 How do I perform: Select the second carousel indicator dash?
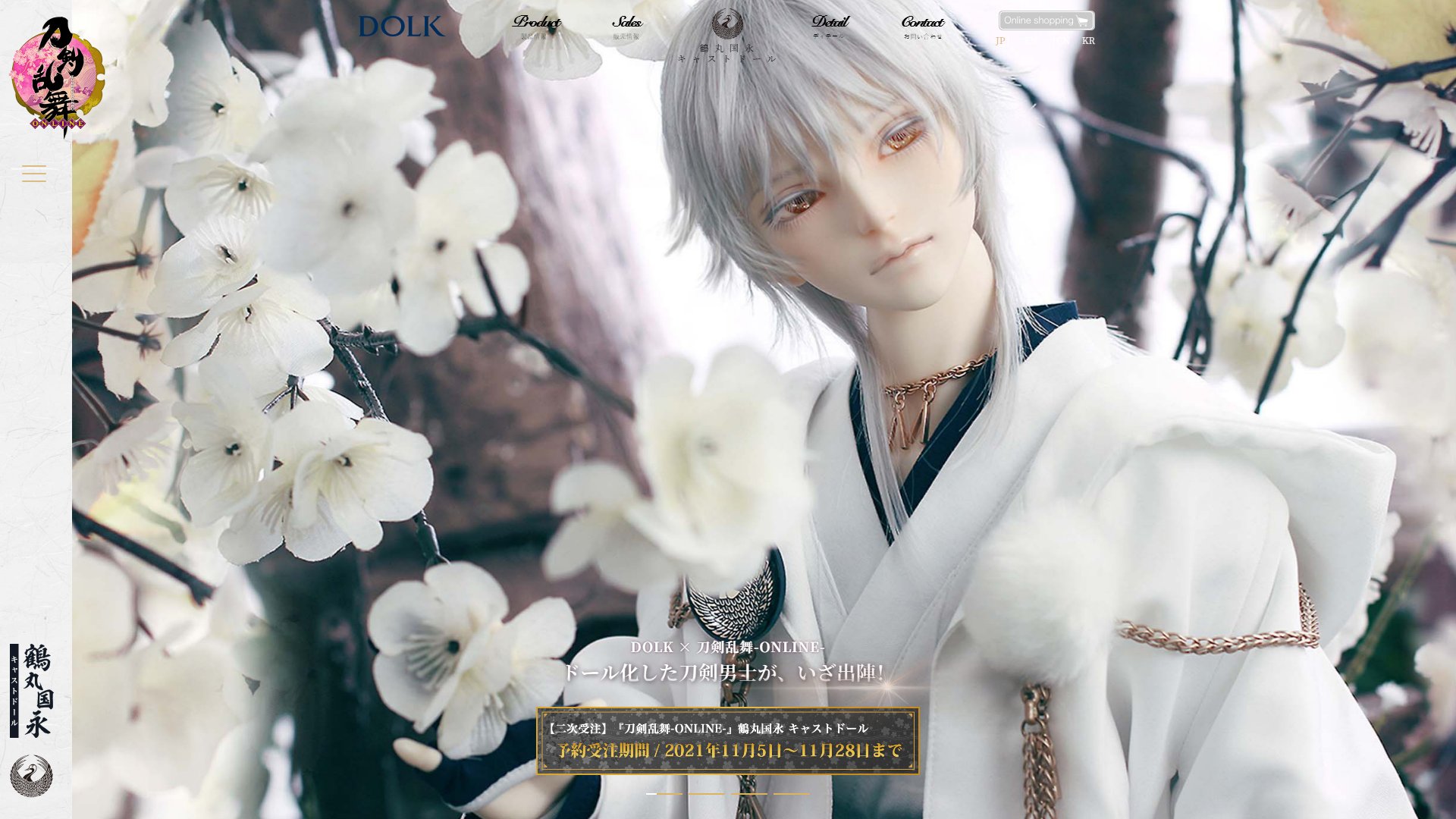707,794
